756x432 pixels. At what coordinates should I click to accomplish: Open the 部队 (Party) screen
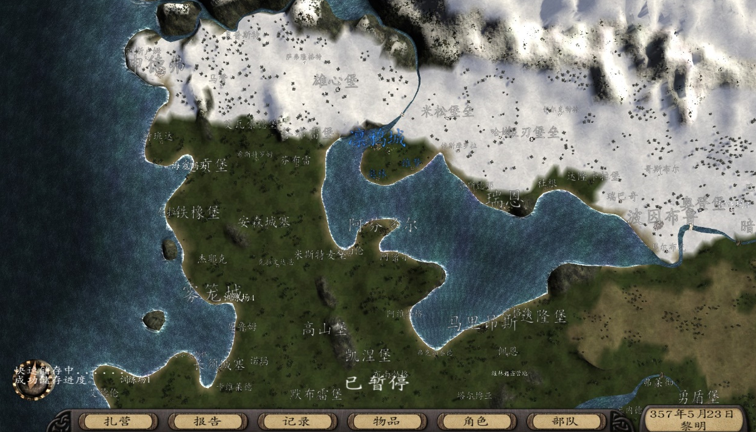[565, 422]
